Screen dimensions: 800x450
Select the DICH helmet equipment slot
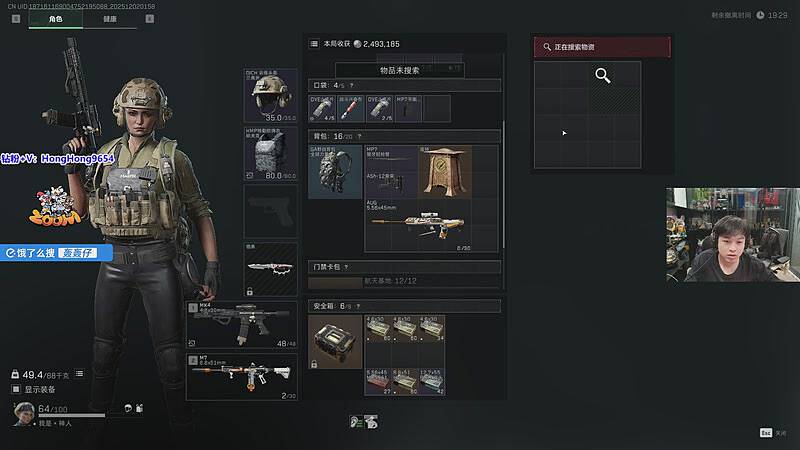(x=271, y=95)
